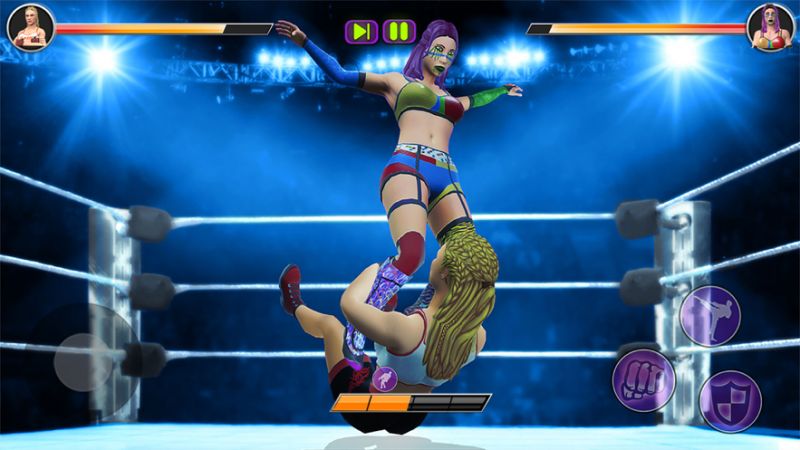800x450 pixels.
Task: Pause the match with the pause button
Action: pos(398,31)
